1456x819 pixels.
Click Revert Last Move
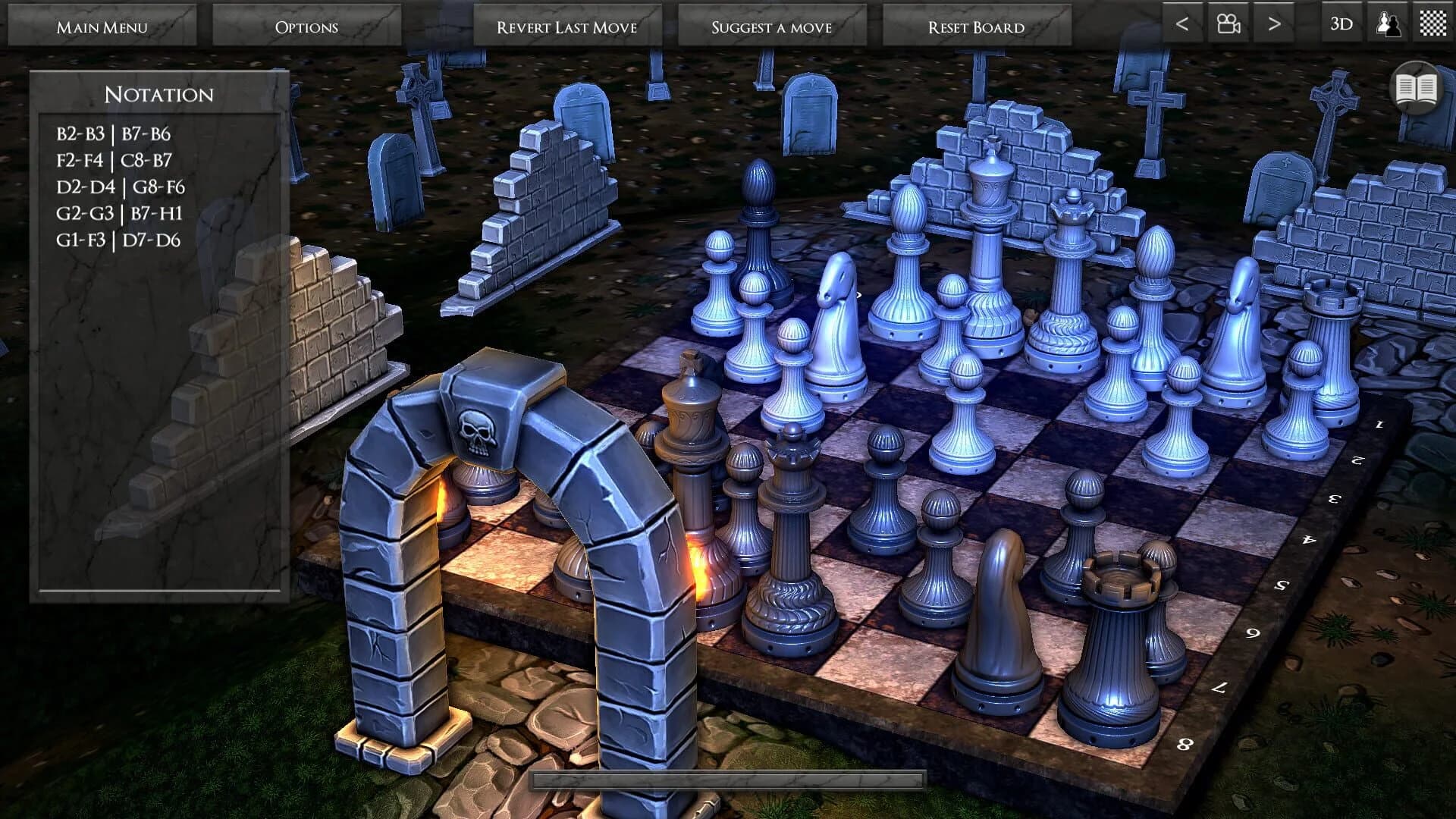click(x=567, y=26)
